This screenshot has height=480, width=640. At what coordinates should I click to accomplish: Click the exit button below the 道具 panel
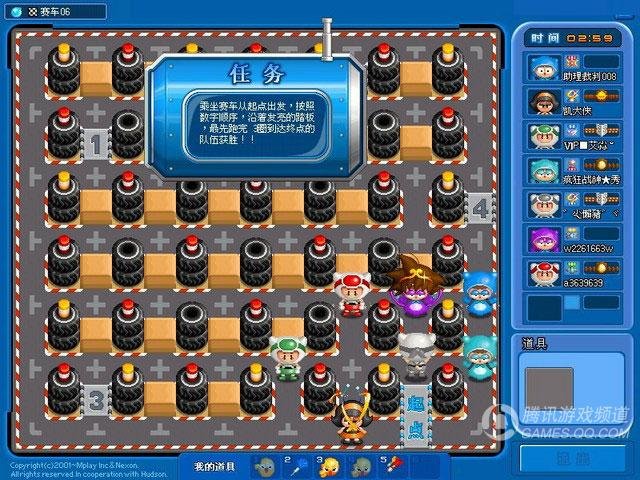click(573, 458)
